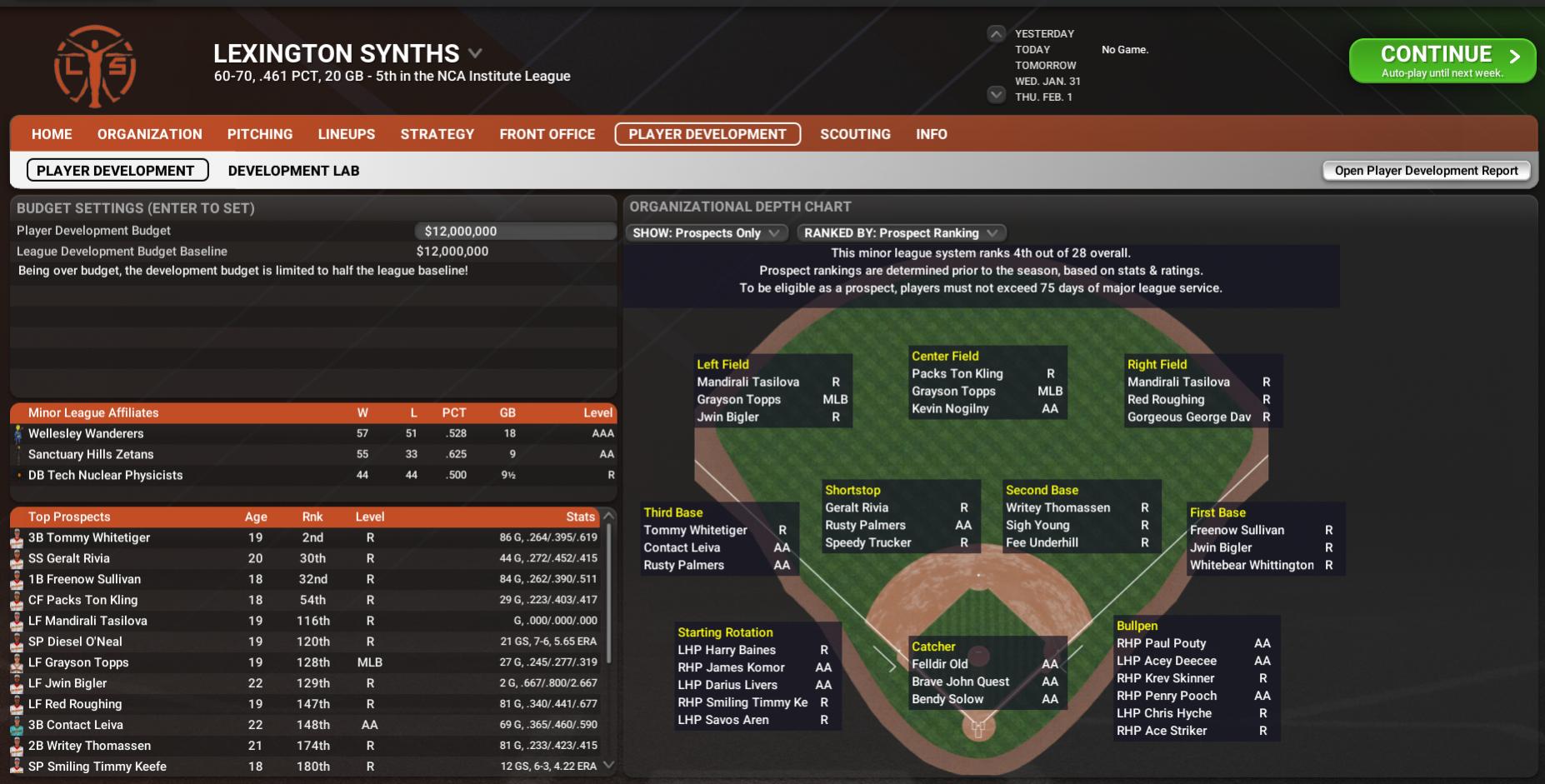Open the Home menu
This screenshot has height=784, width=1545.
click(x=52, y=134)
